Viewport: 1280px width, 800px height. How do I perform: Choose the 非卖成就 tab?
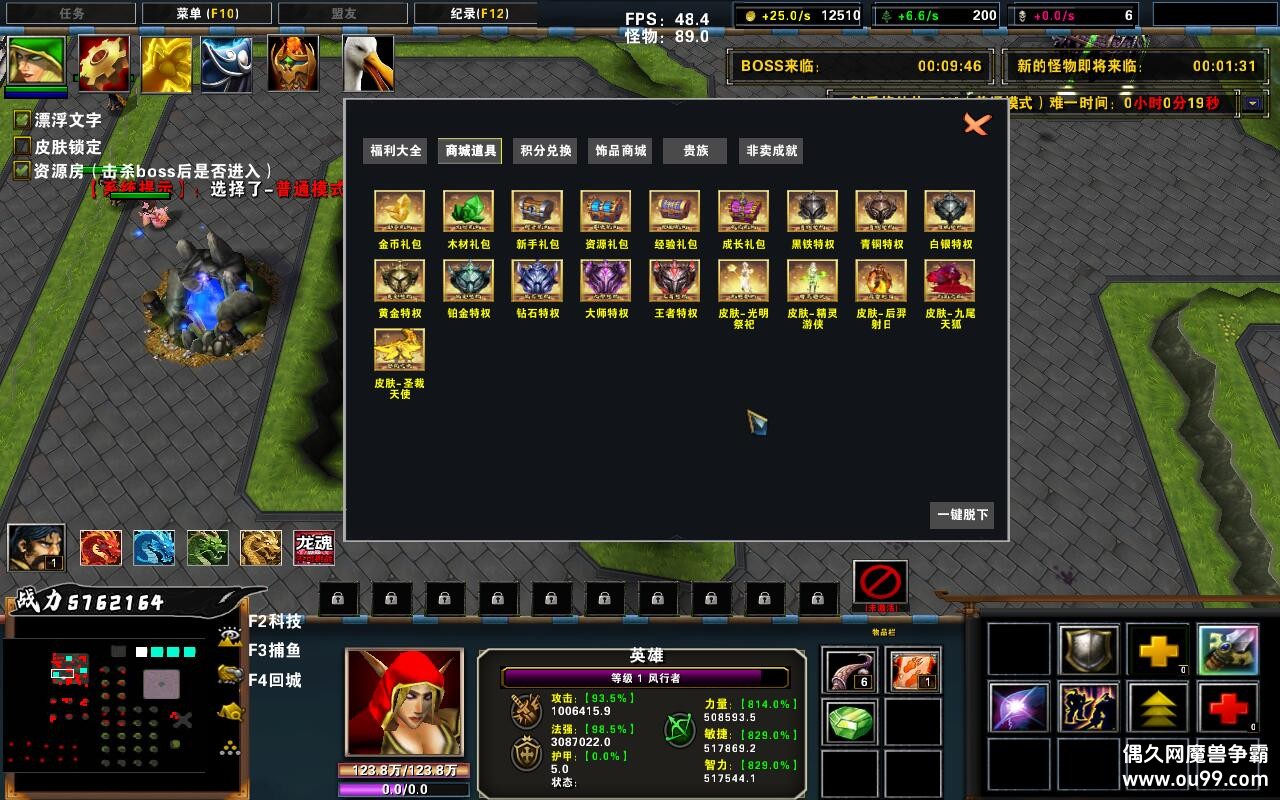tap(771, 151)
